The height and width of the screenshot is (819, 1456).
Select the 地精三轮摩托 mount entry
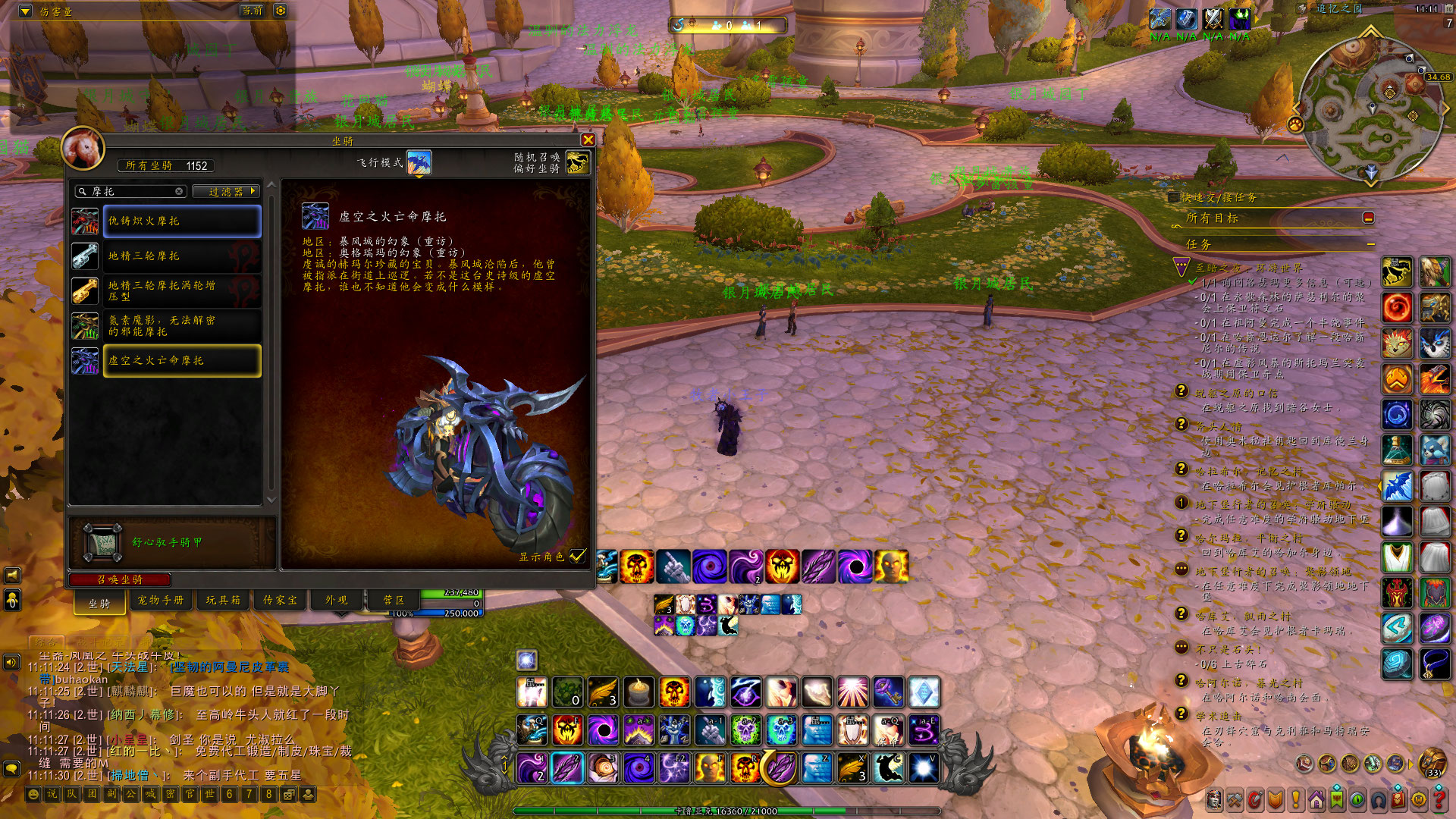182,256
